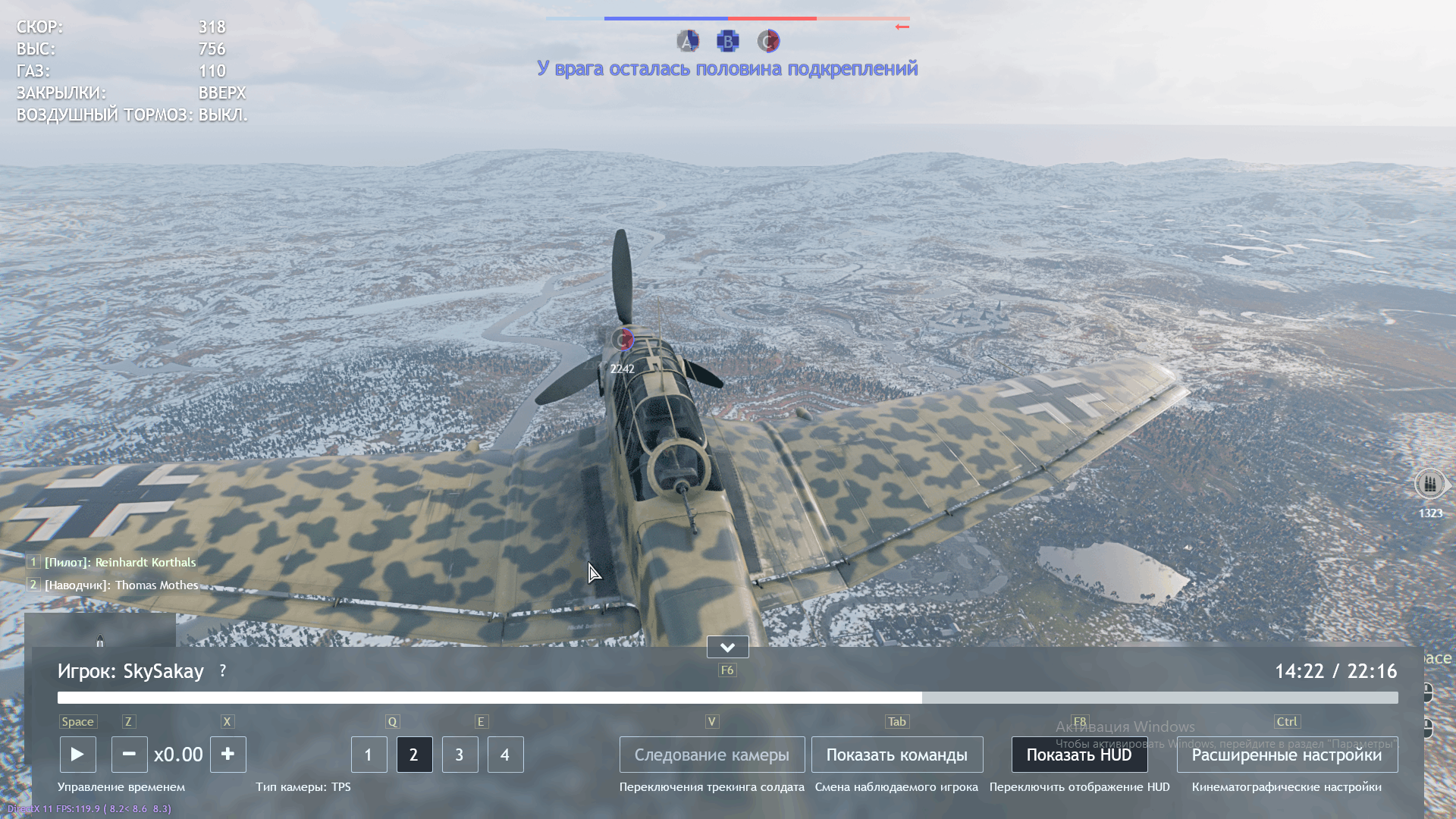Increase replay speed with the plus button

(227, 755)
